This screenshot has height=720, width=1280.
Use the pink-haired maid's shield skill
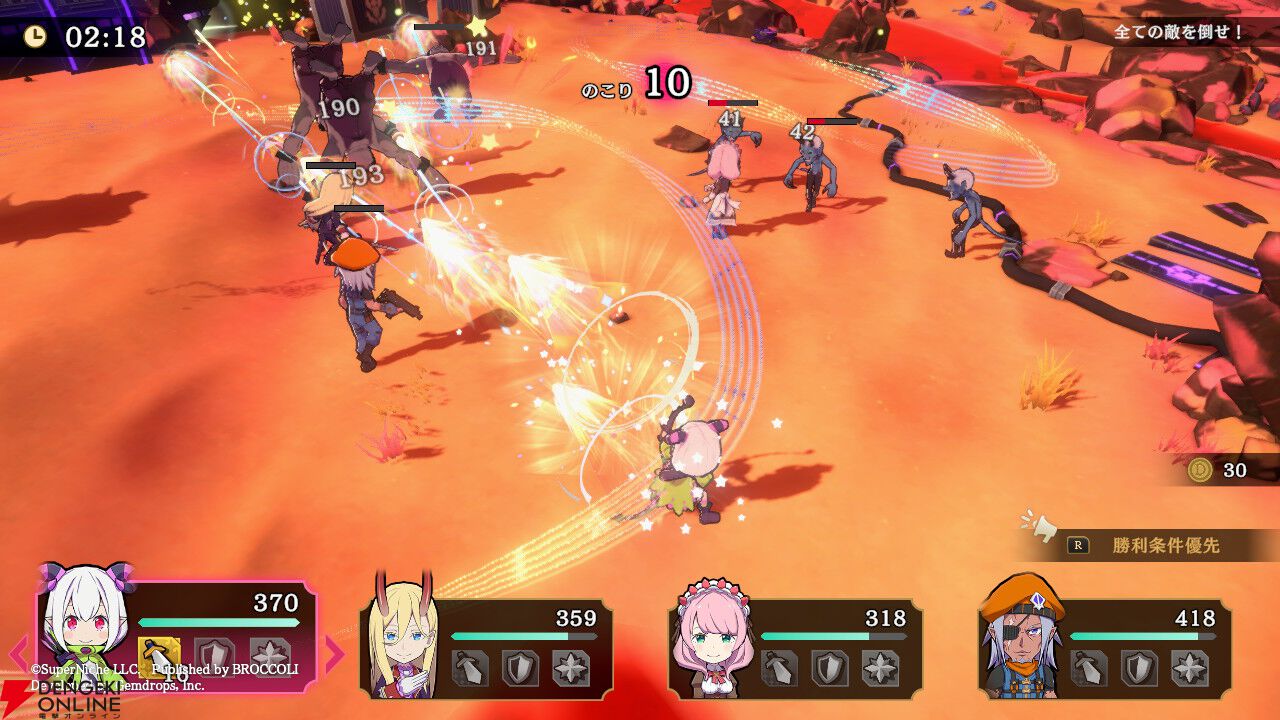coord(830,668)
